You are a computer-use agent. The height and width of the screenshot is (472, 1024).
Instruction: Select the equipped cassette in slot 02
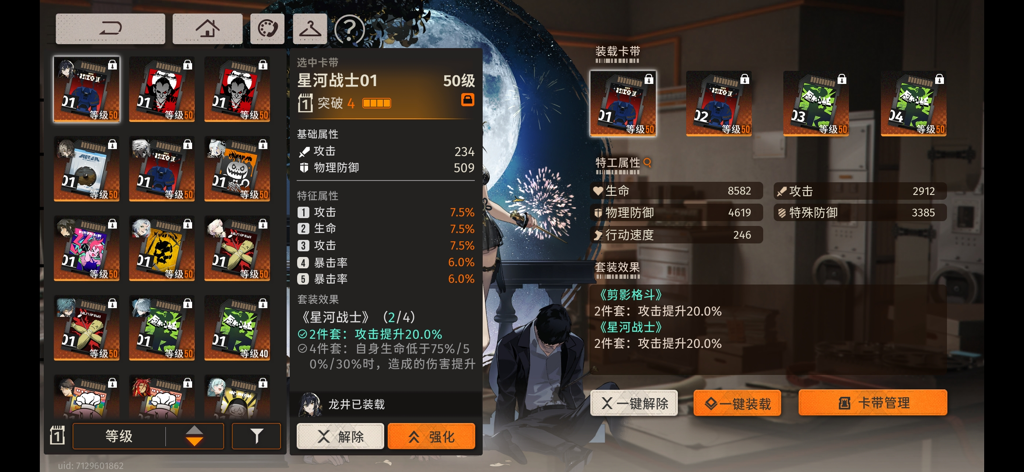coord(719,103)
